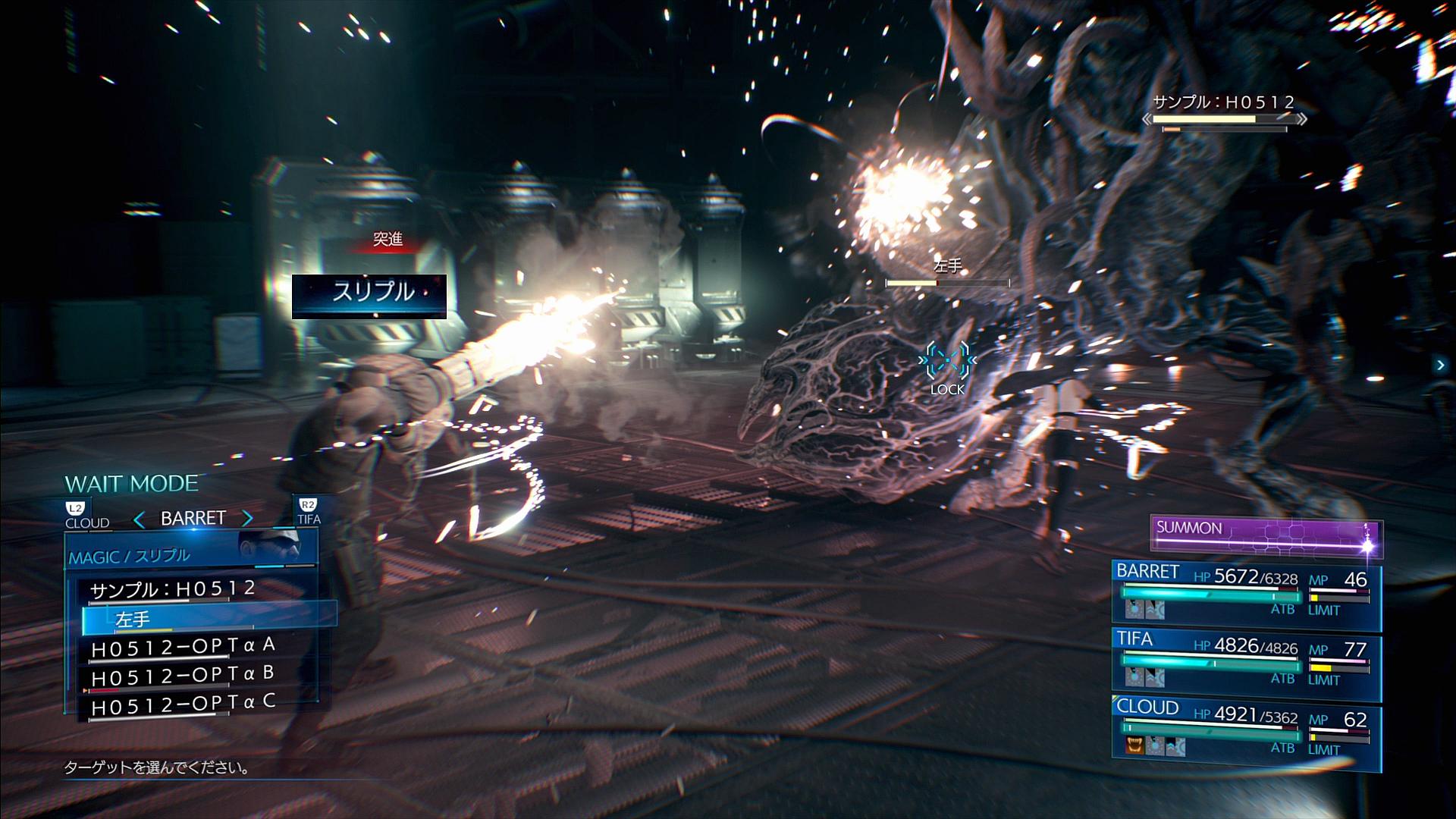1456x819 pixels.
Task: Click the small arrow at right screen edge
Action: 1440,366
